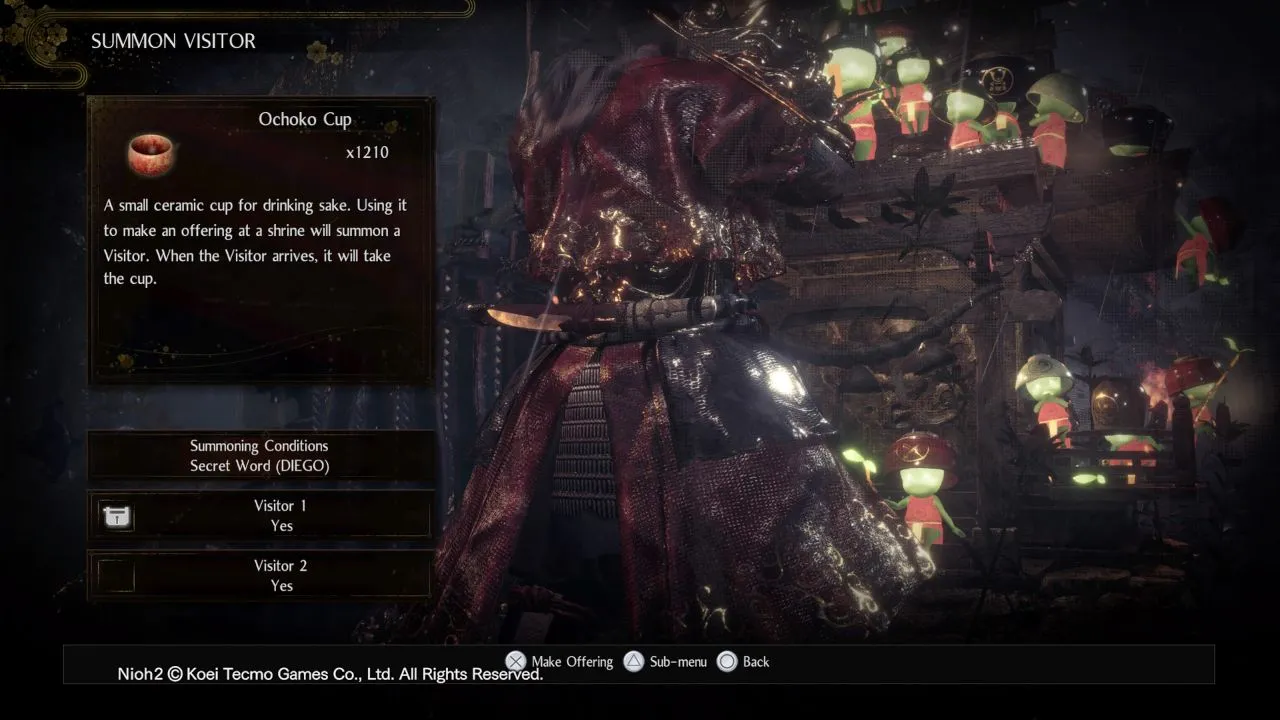Open the Summoning Conditions secret word row
The height and width of the screenshot is (720, 1280).
(x=260, y=456)
